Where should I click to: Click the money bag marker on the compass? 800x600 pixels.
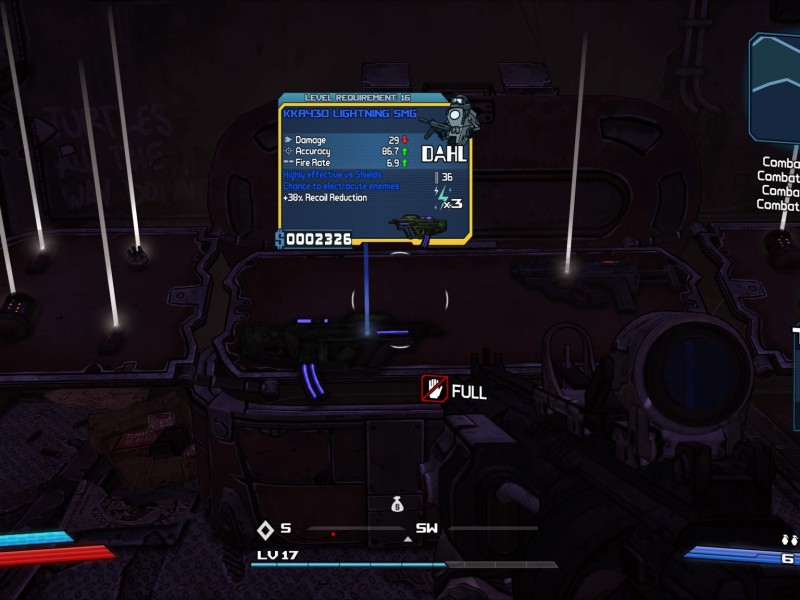point(398,506)
